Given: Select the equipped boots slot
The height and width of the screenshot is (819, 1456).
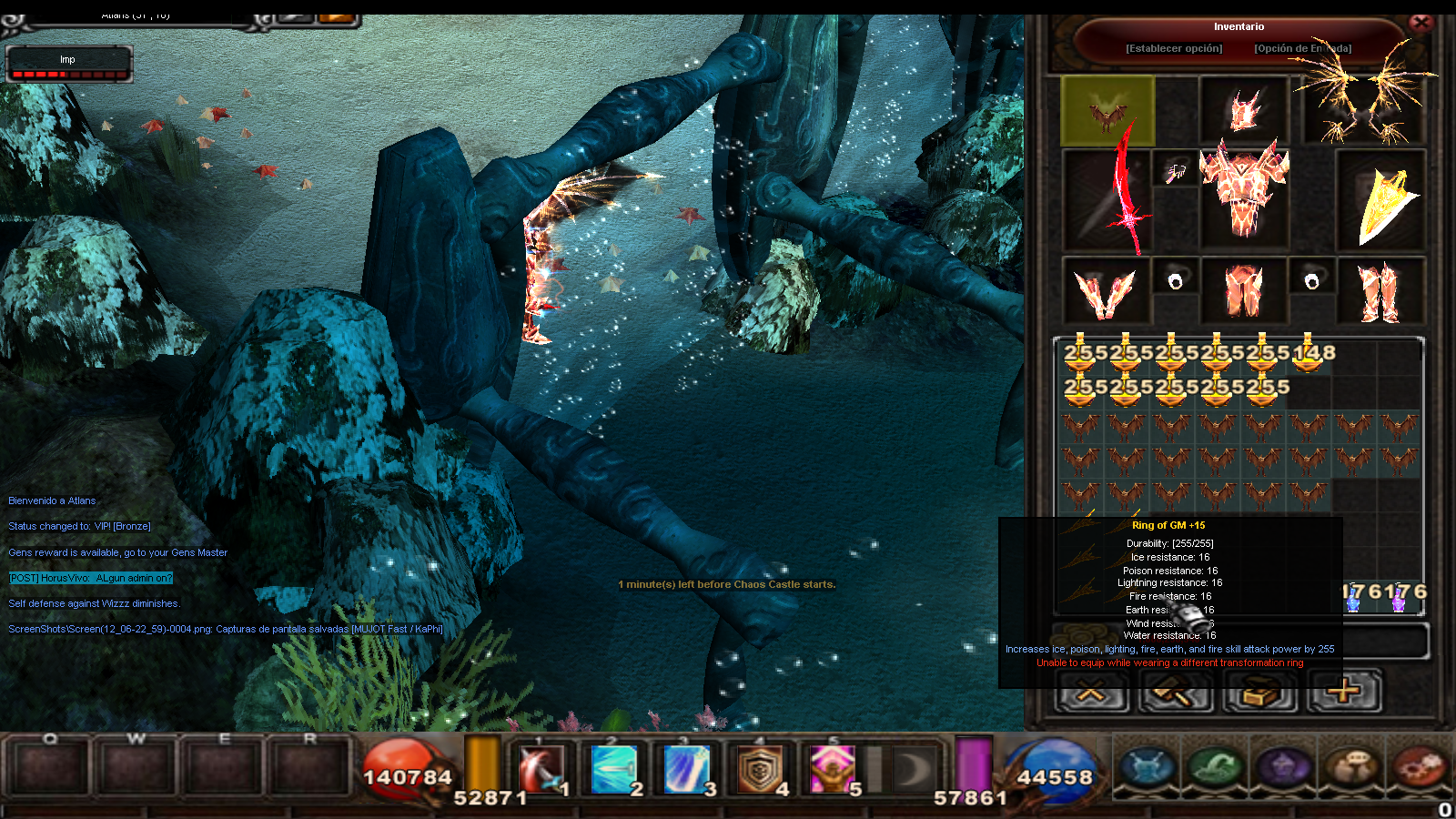Looking at the screenshot, I should [x=1380, y=291].
